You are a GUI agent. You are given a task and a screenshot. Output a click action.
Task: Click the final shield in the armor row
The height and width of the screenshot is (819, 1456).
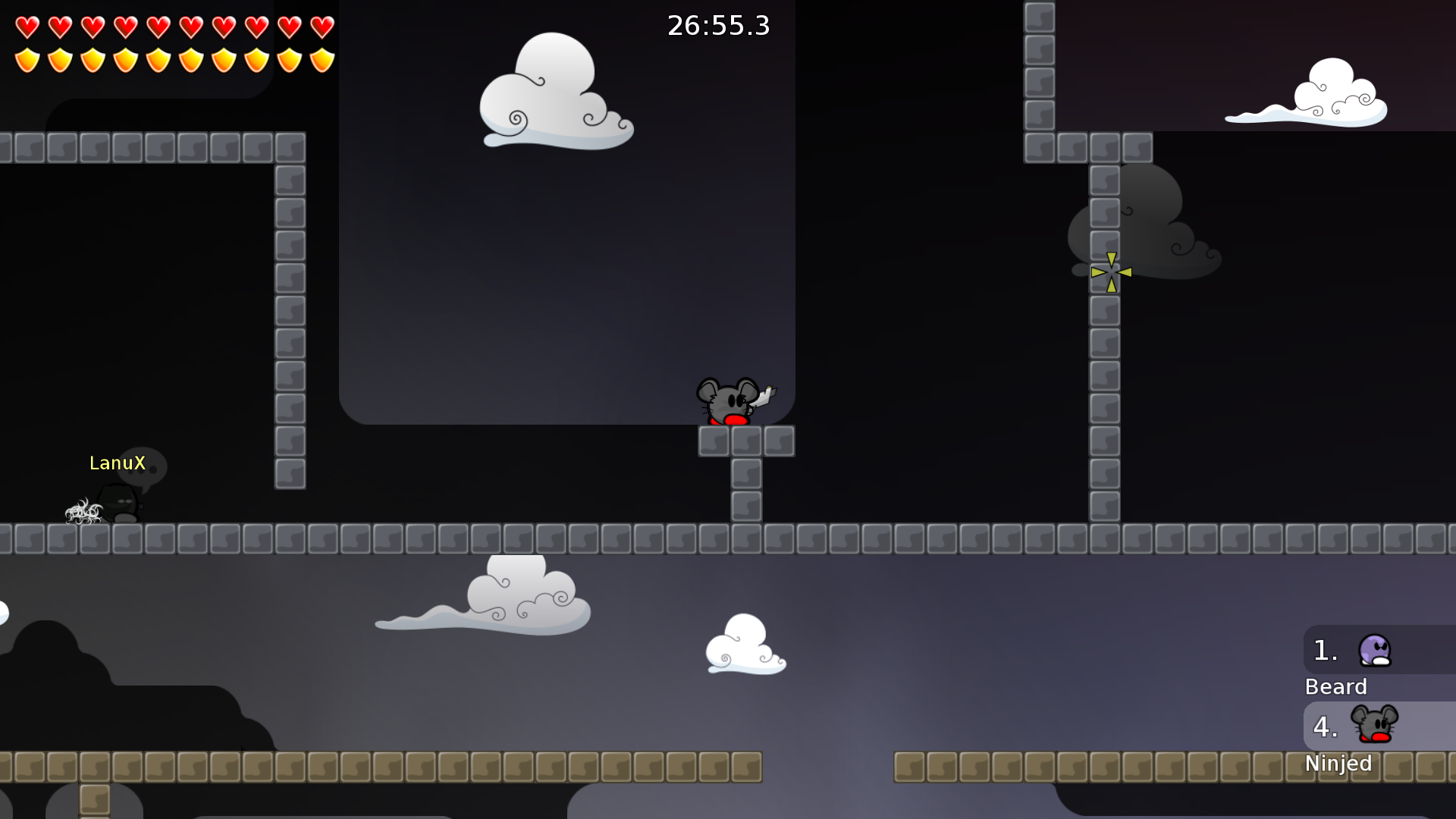pyautogui.click(x=322, y=59)
